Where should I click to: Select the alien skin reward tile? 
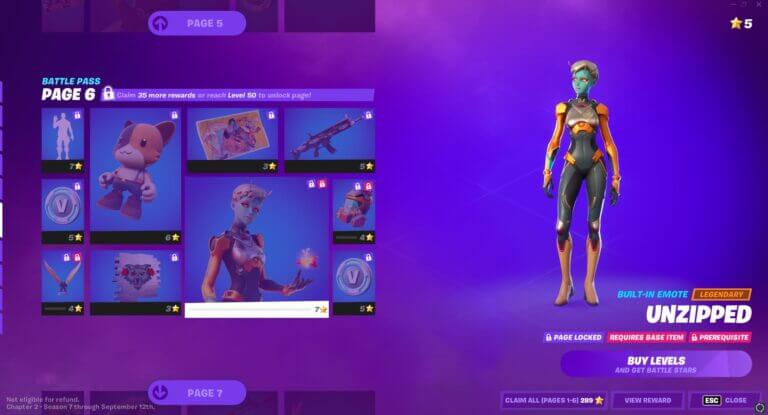pos(257,245)
